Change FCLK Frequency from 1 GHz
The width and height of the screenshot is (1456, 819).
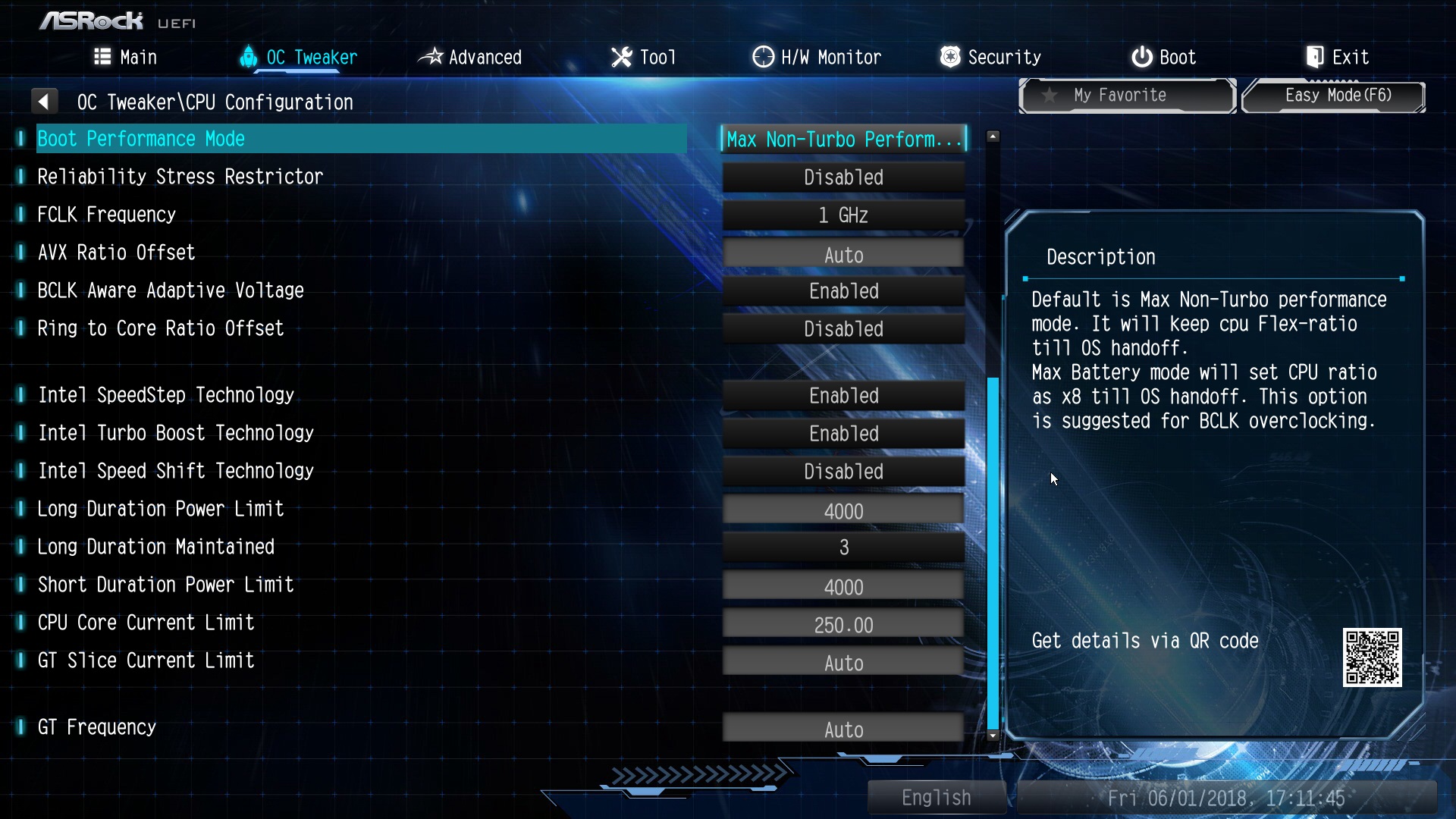pos(843,215)
